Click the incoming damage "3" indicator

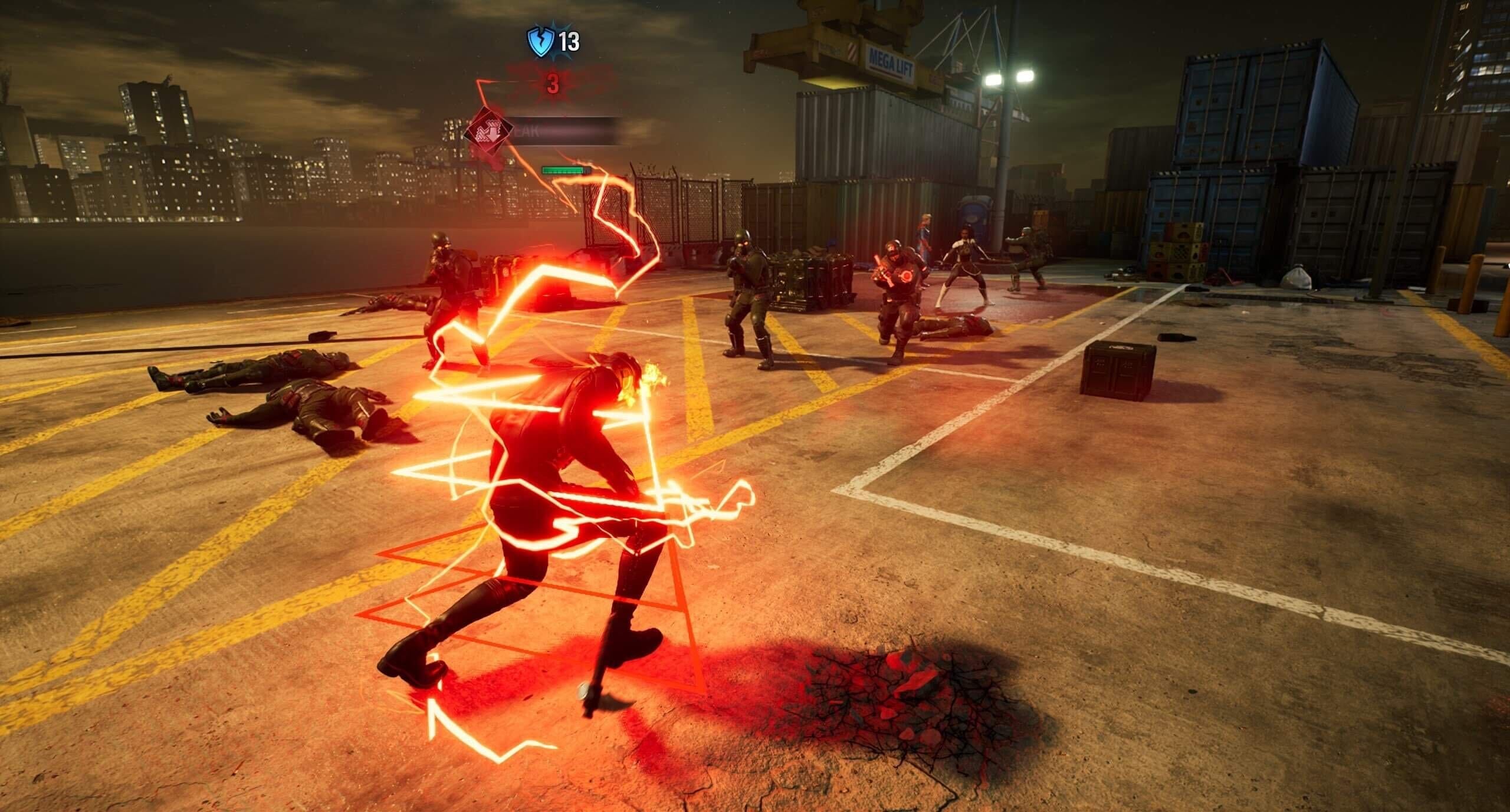pos(553,84)
